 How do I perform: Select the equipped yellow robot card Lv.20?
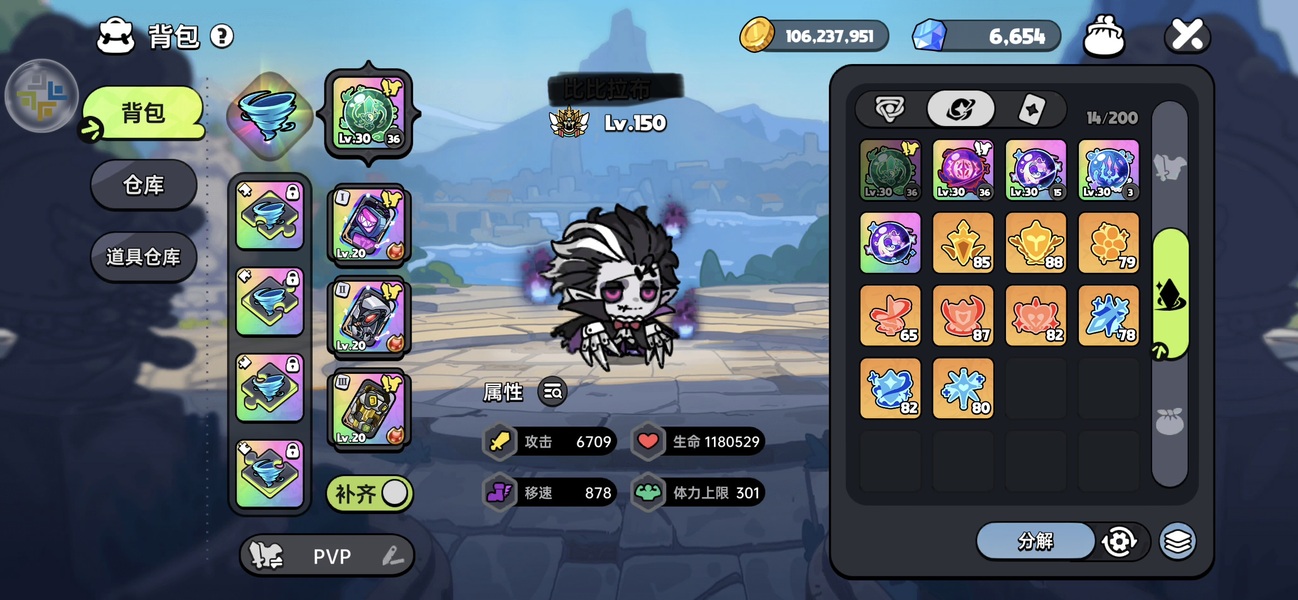[x=368, y=409]
